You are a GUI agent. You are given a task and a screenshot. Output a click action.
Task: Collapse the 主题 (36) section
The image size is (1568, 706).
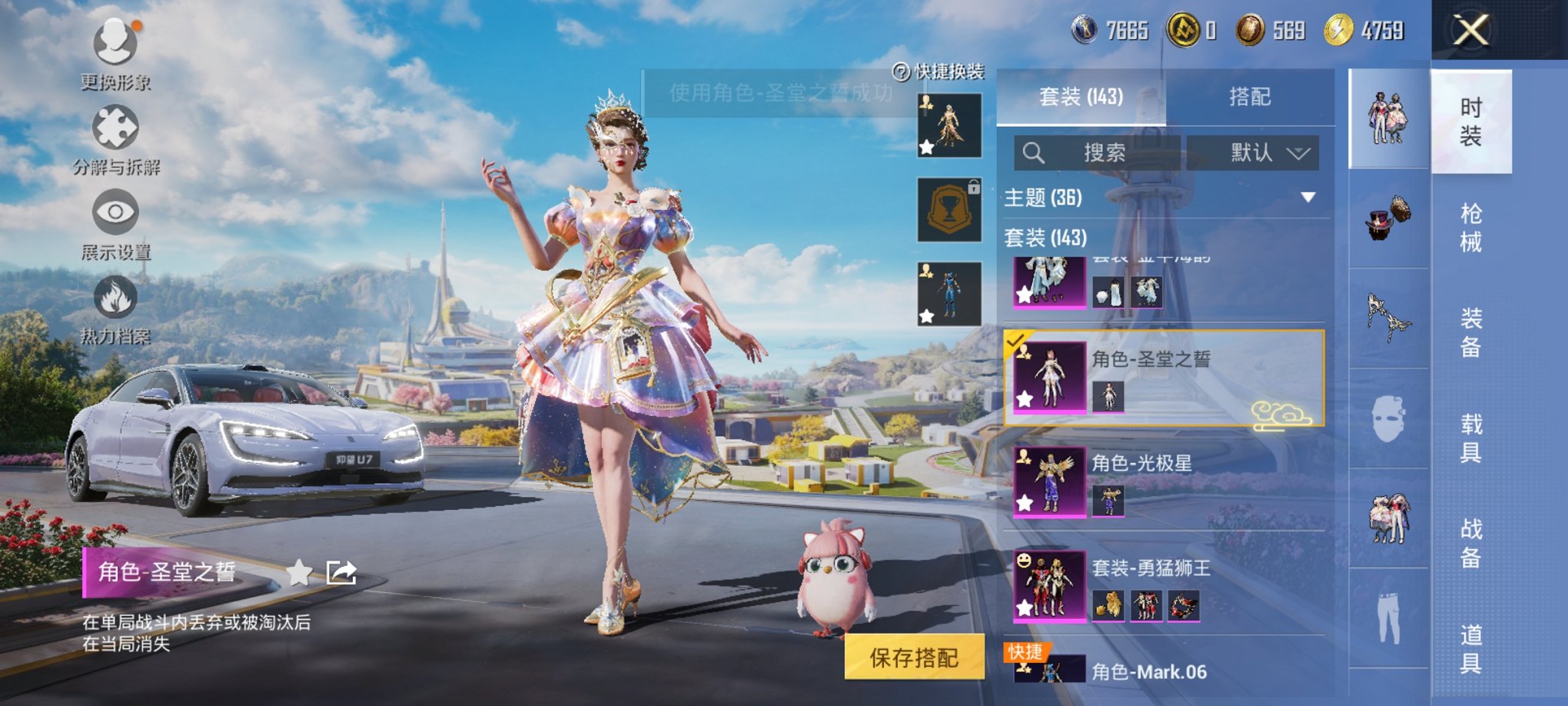coord(1307,198)
